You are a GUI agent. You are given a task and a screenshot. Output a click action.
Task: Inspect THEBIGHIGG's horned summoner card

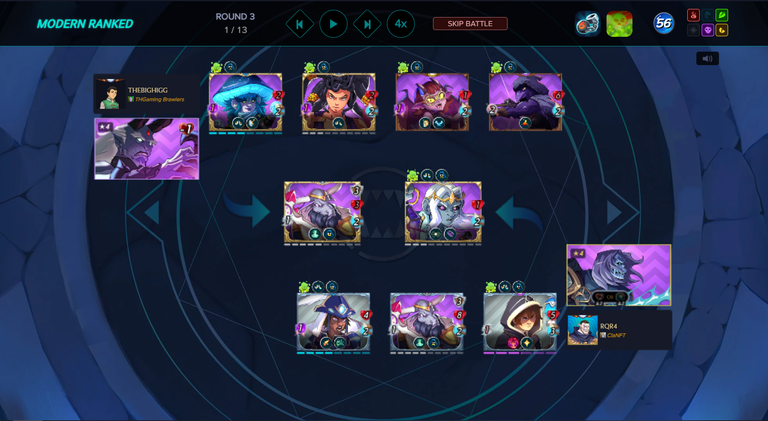tap(146, 148)
